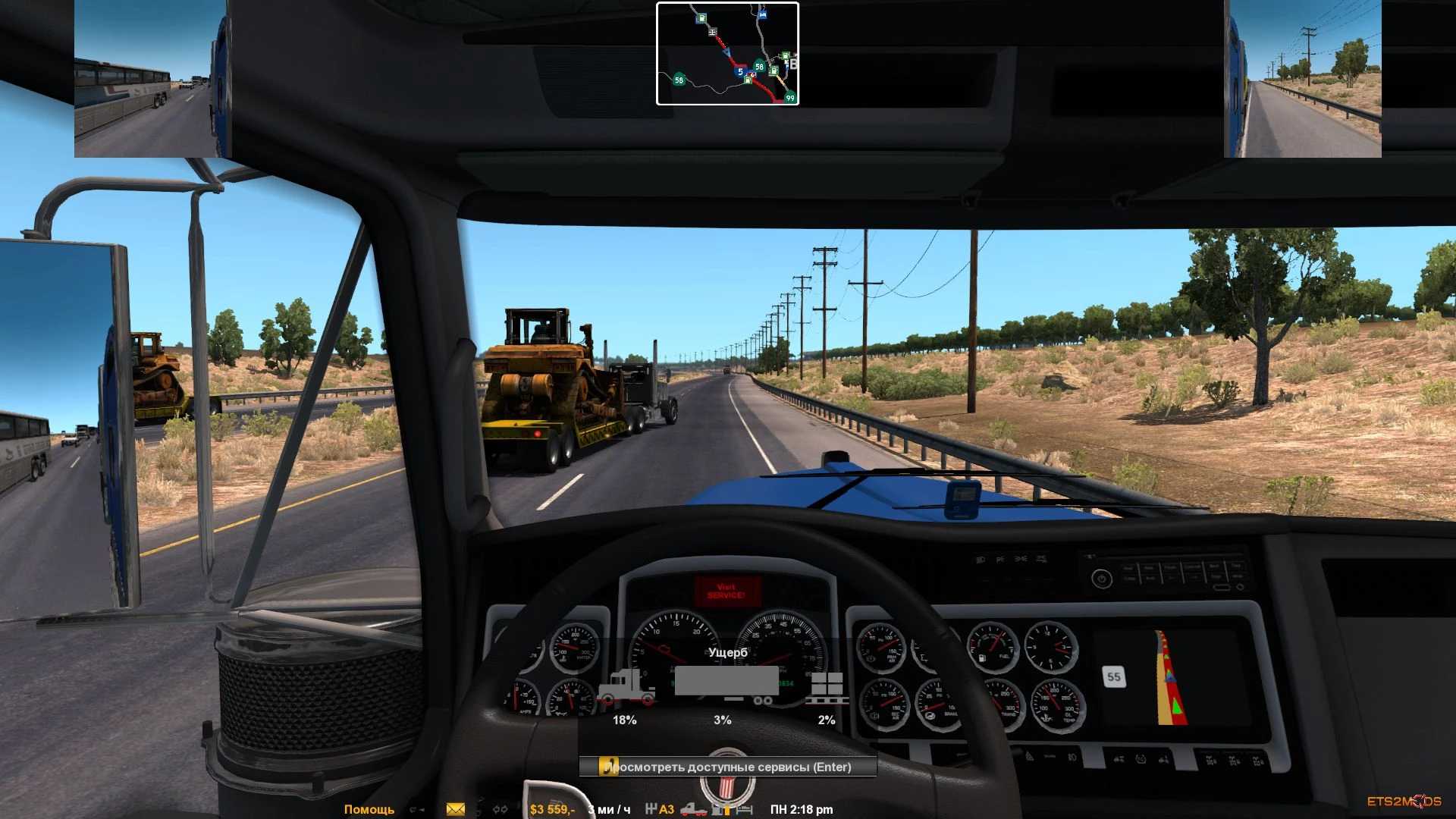Click the red truck status icon
Viewport: 1456px width, 819px height.
[693, 809]
